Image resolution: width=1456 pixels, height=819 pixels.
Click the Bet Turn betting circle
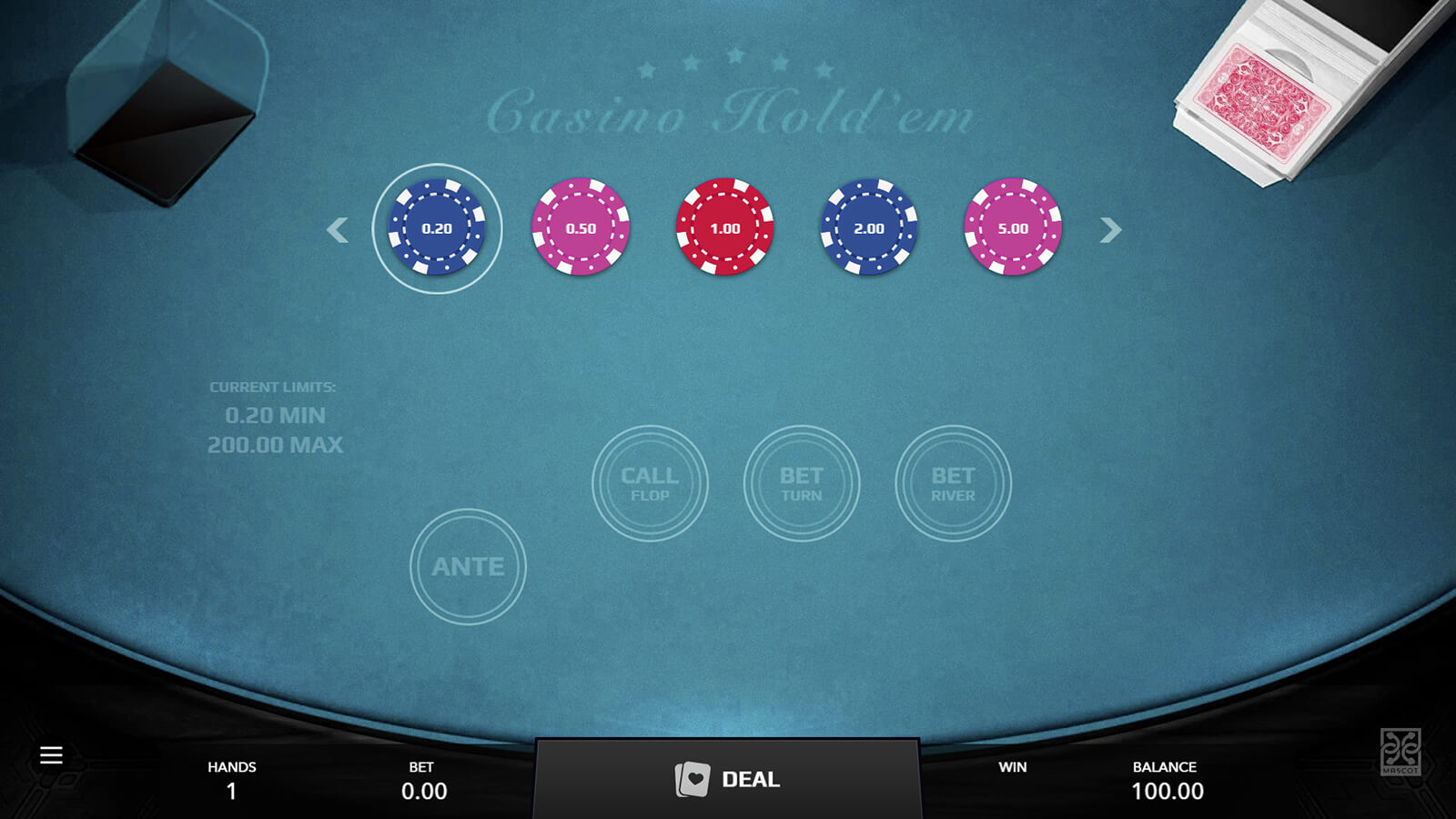point(801,483)
